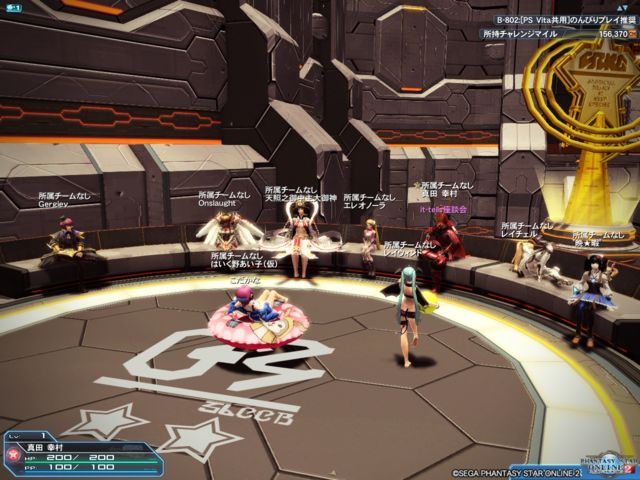Click the B-802 block name label
Viewport: 640px width, 480px height.
point(565,18)
